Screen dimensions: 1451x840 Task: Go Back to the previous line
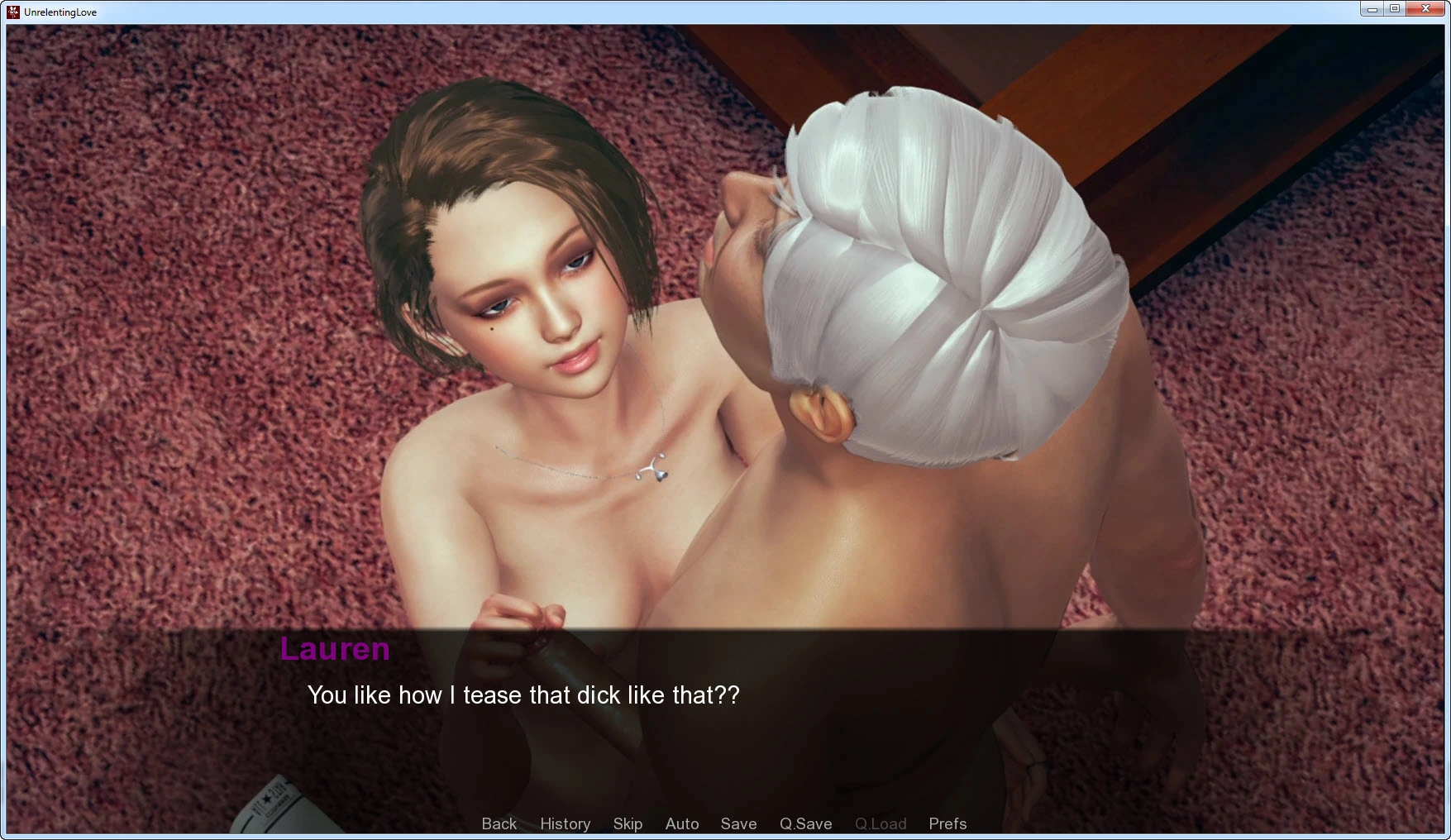pos(499,823)
